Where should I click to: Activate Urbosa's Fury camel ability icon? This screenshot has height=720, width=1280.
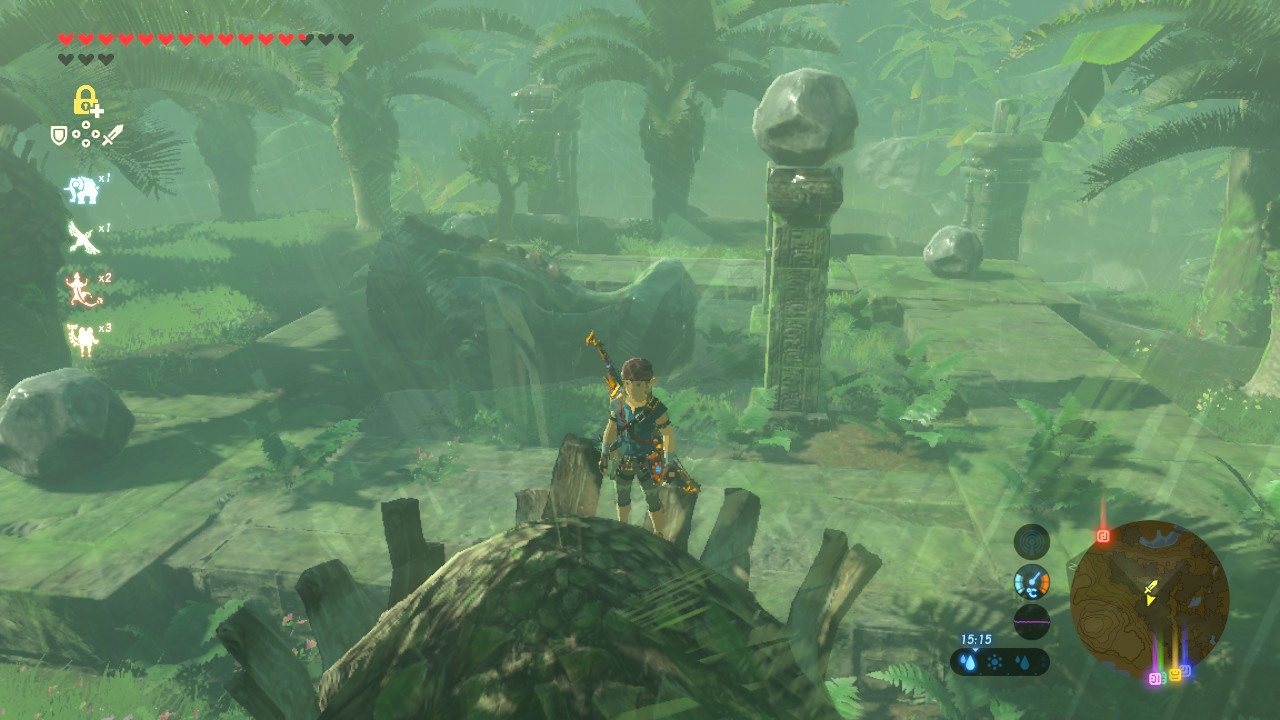coord(81,339)
